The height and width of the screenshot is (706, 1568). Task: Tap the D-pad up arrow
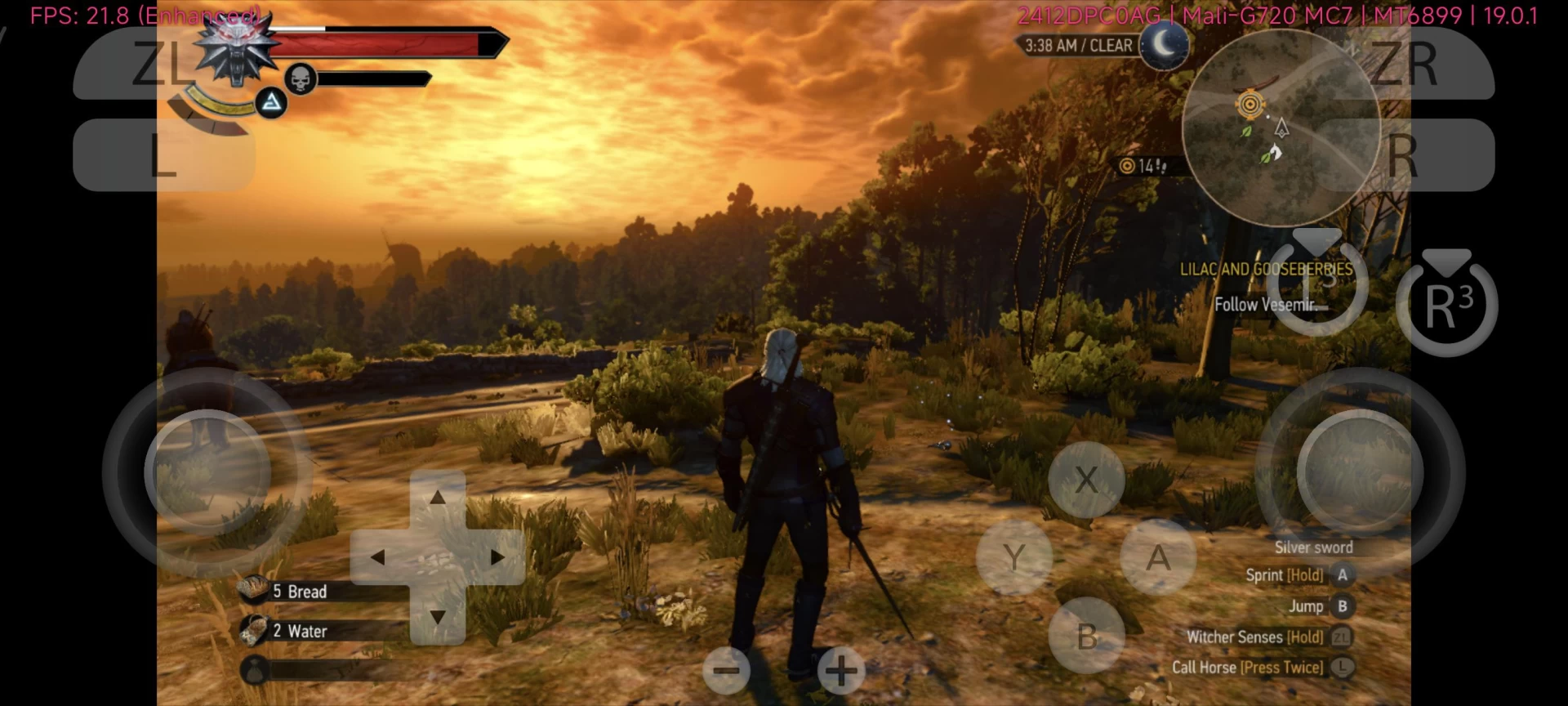[x=438, y=497]
